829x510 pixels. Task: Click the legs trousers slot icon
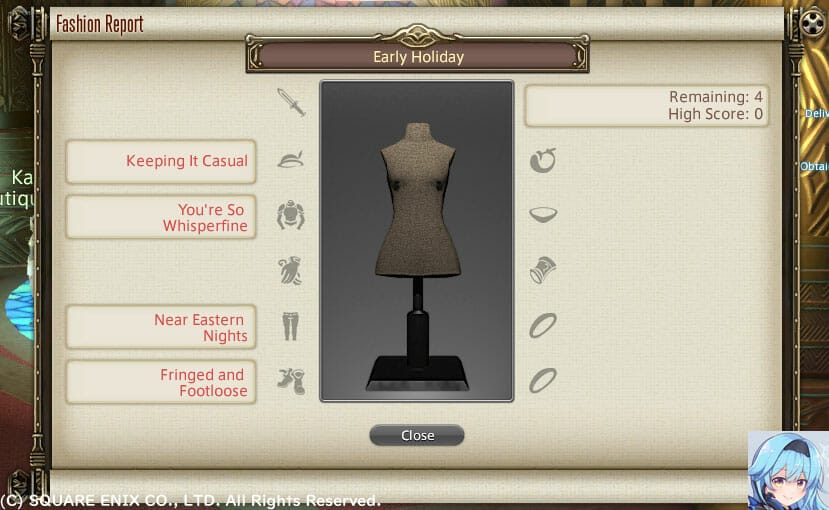290,325
